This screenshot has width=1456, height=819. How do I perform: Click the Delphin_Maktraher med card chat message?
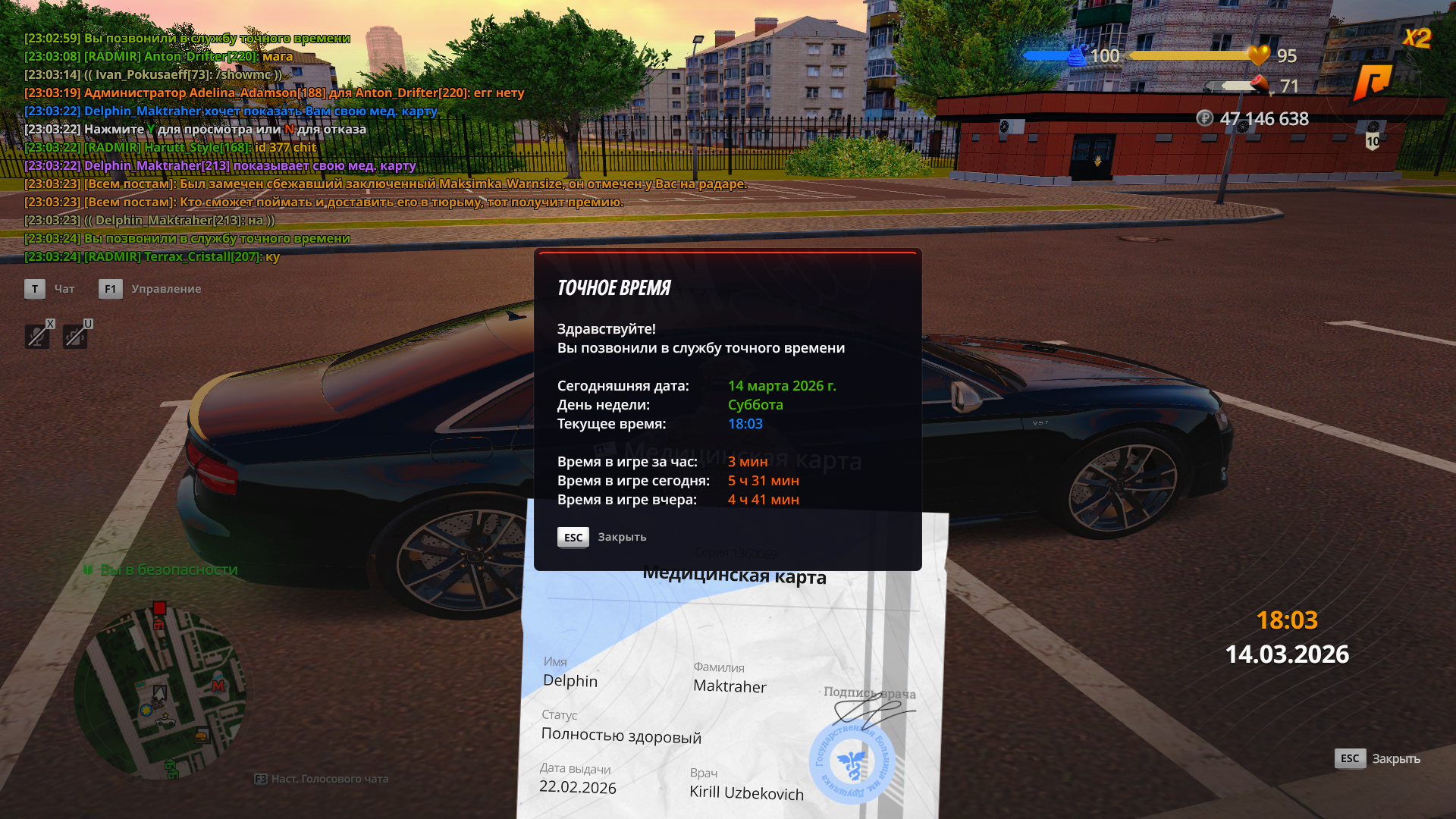tap(250, 165)
